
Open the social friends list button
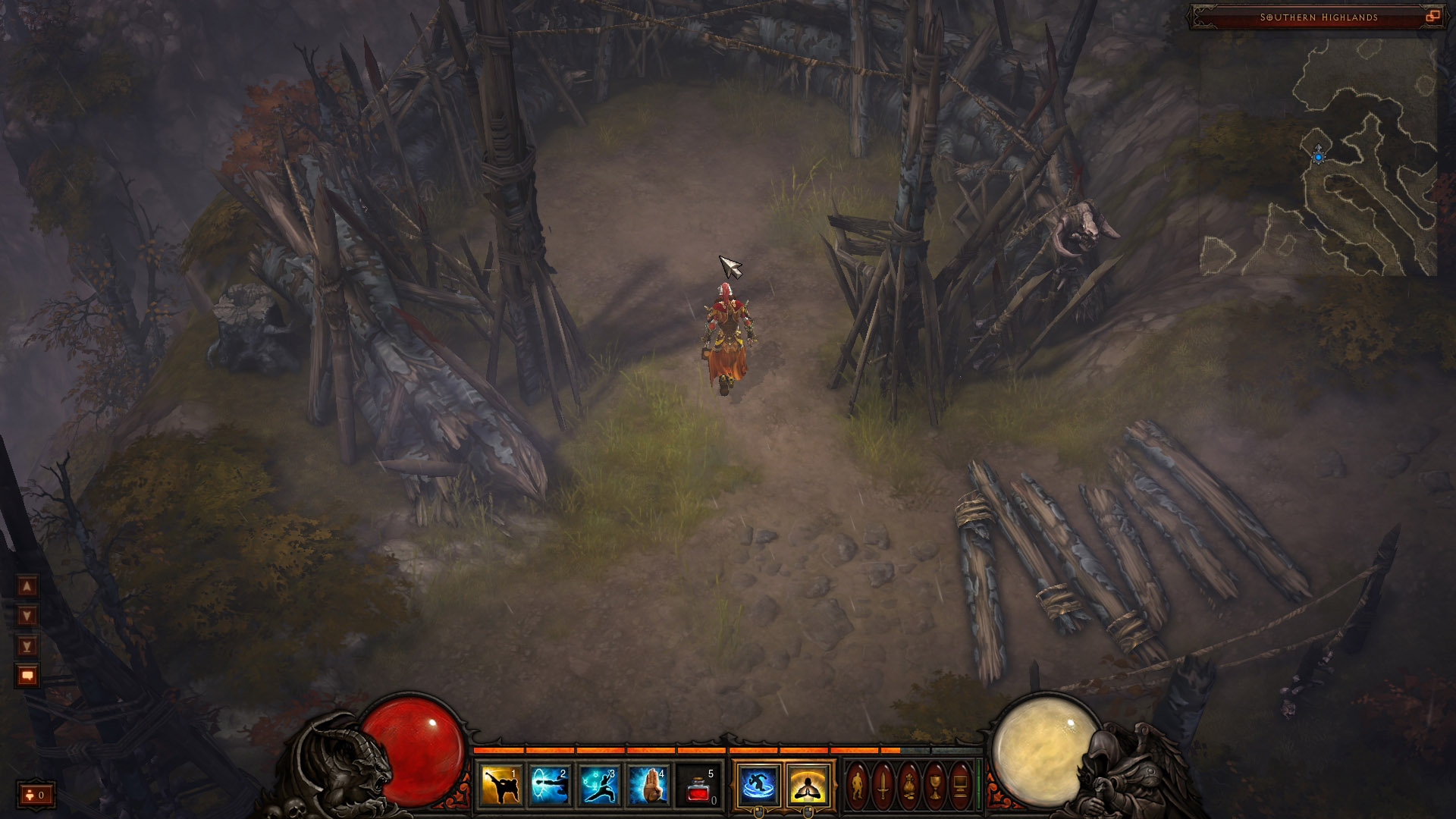pos(36,795)
